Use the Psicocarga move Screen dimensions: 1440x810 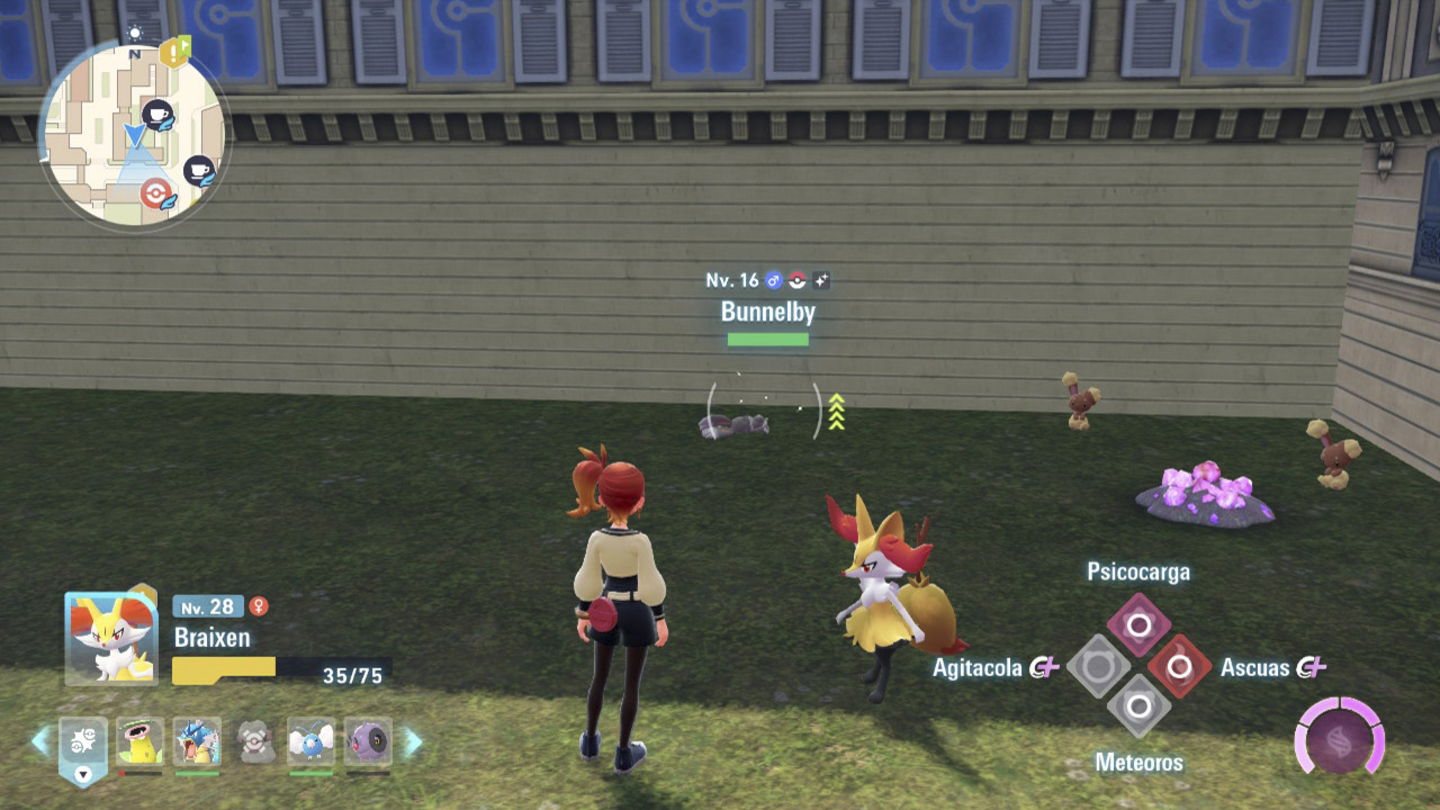click(x=1138, y=625)
